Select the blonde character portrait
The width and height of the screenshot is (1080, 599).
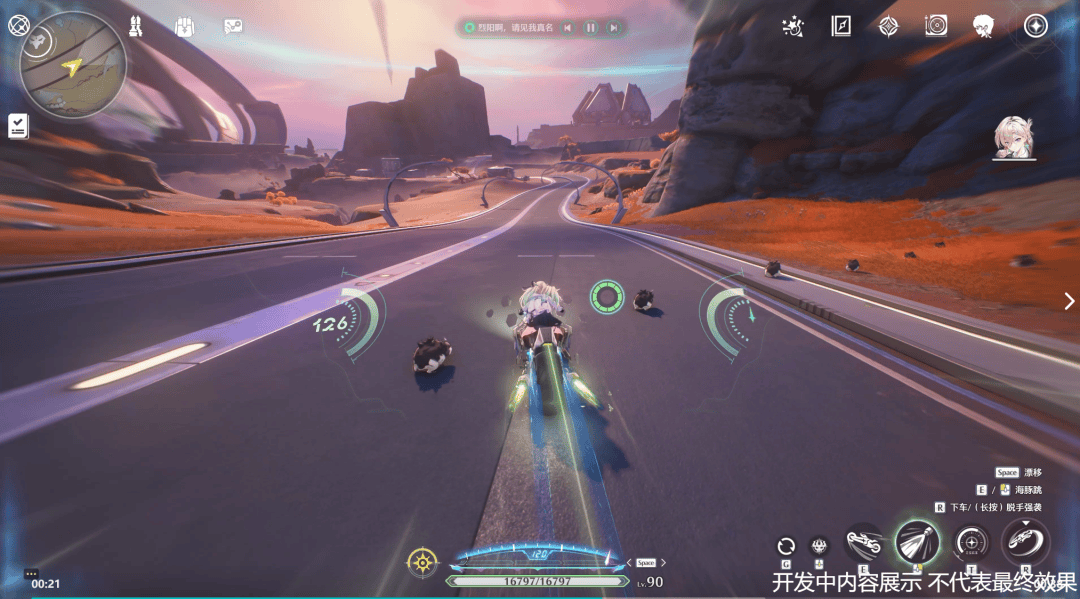click(1013, 138)
